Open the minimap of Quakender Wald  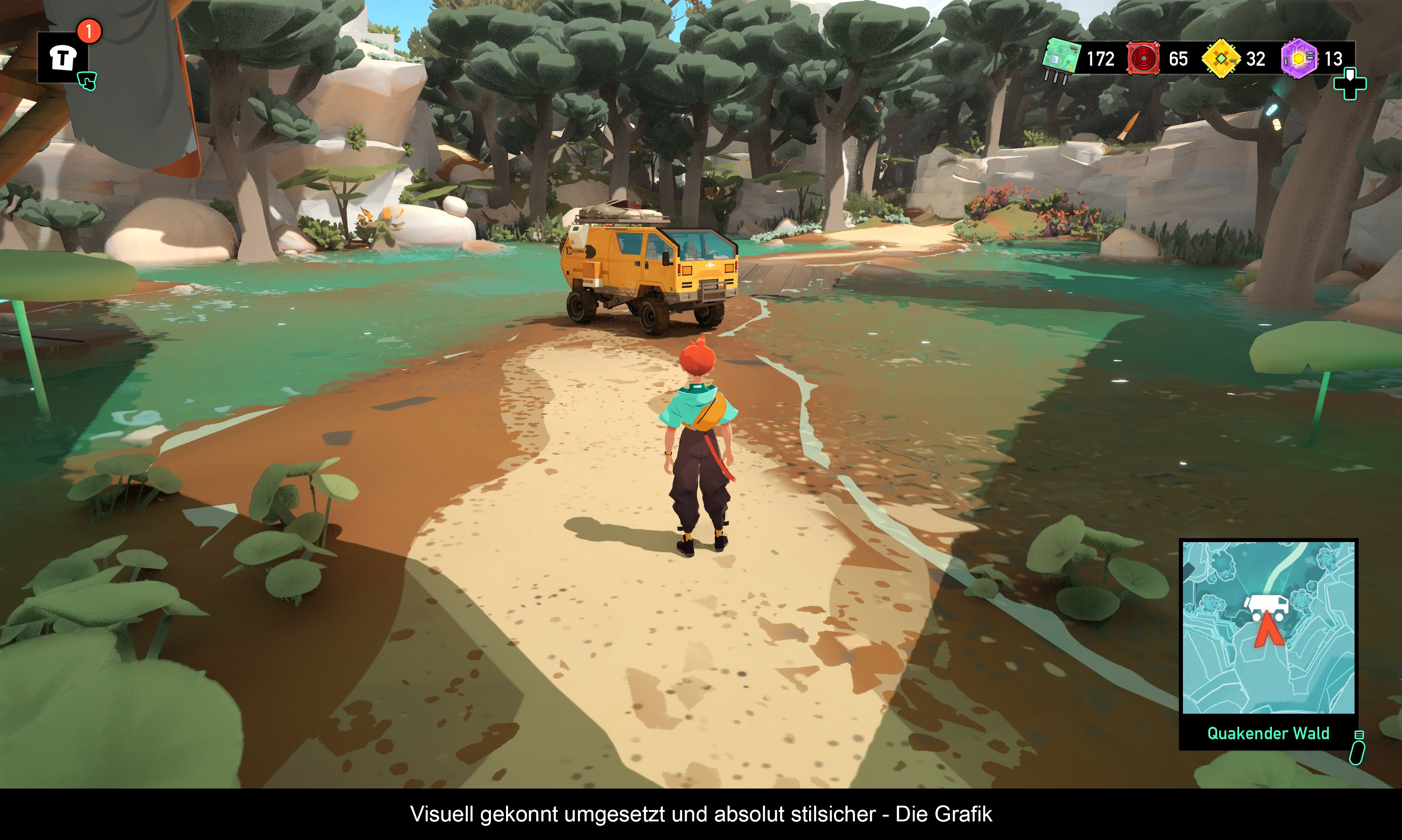tap(1268, 627)
